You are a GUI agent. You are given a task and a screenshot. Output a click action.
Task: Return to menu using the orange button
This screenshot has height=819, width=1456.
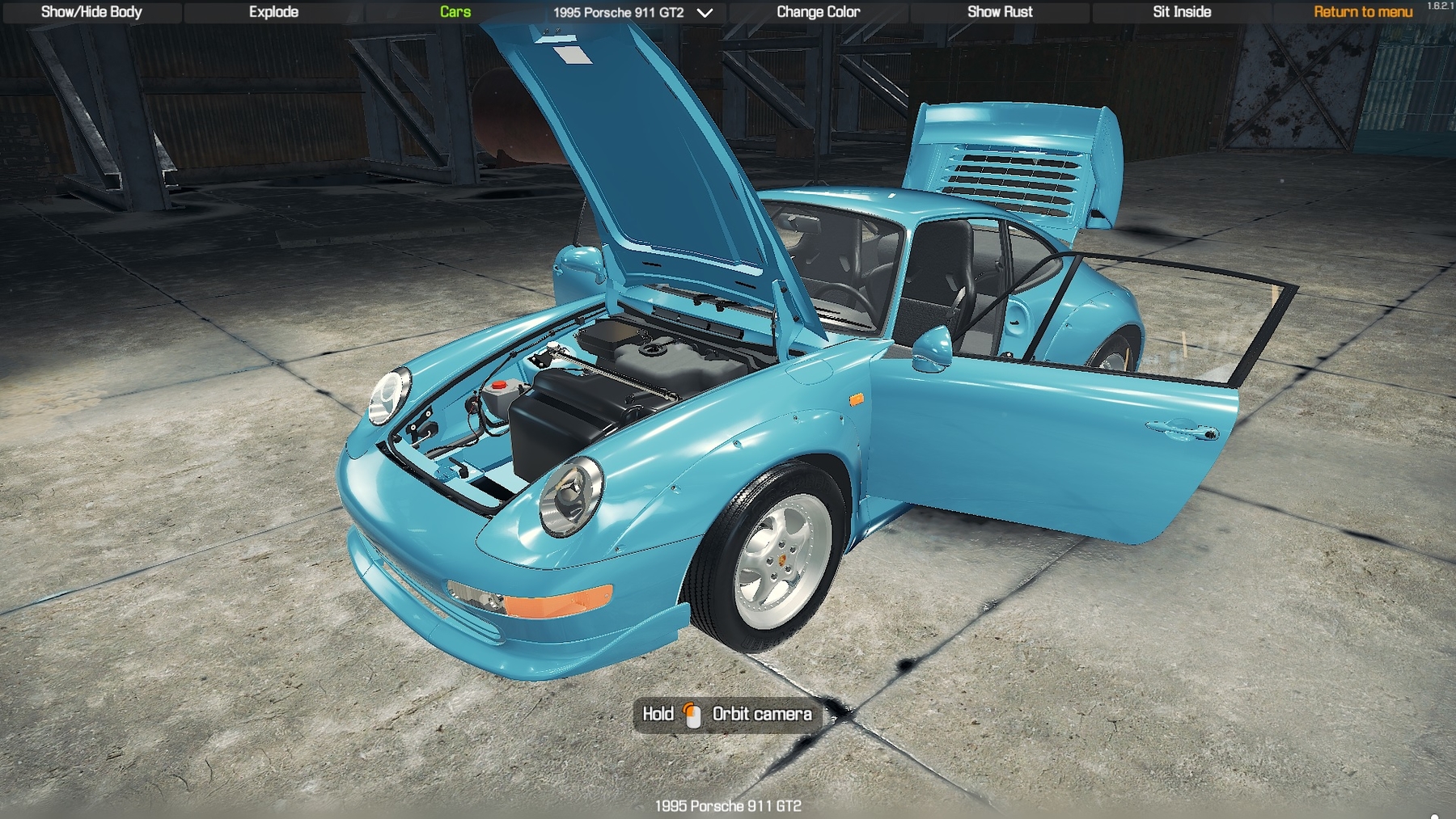pos(1363,12)
